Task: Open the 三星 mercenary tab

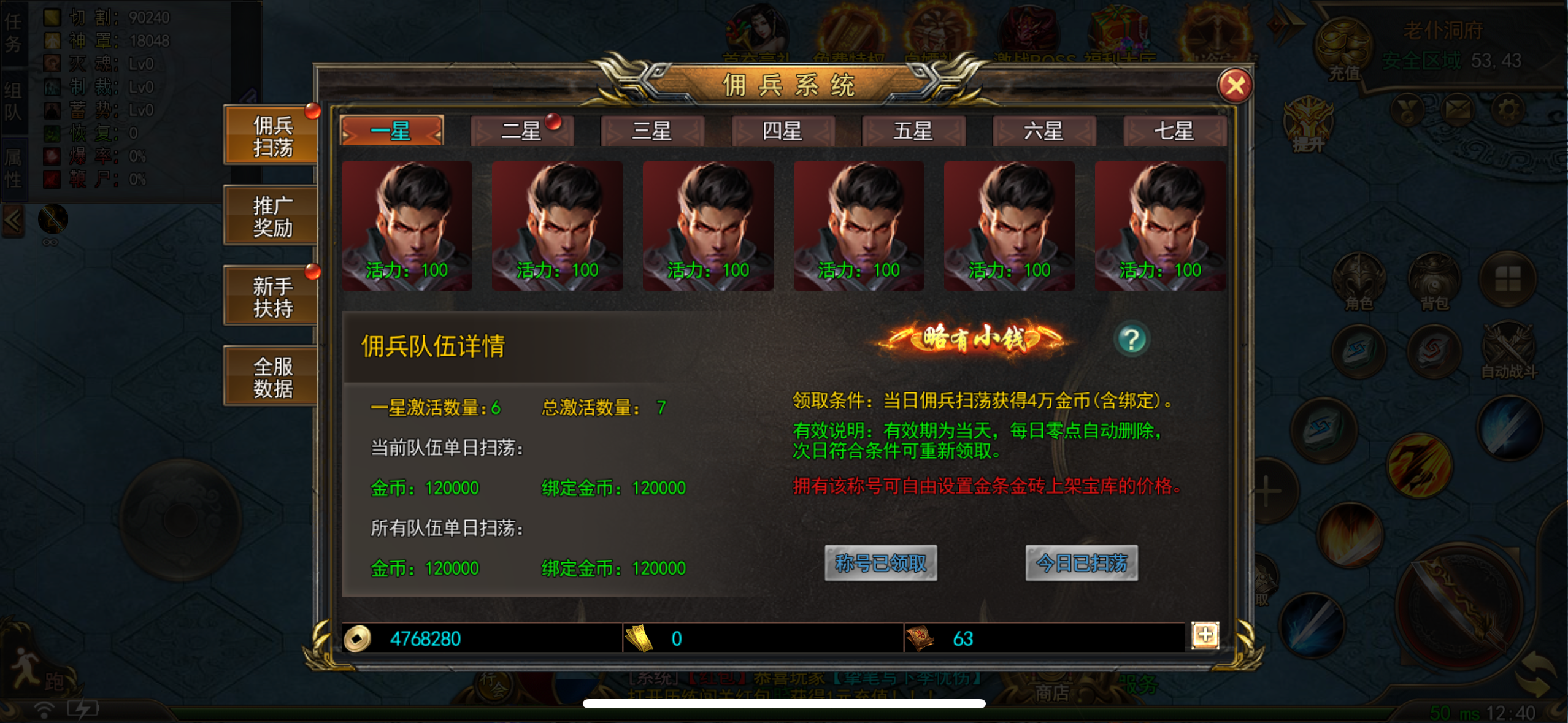Action: (652, 131)
